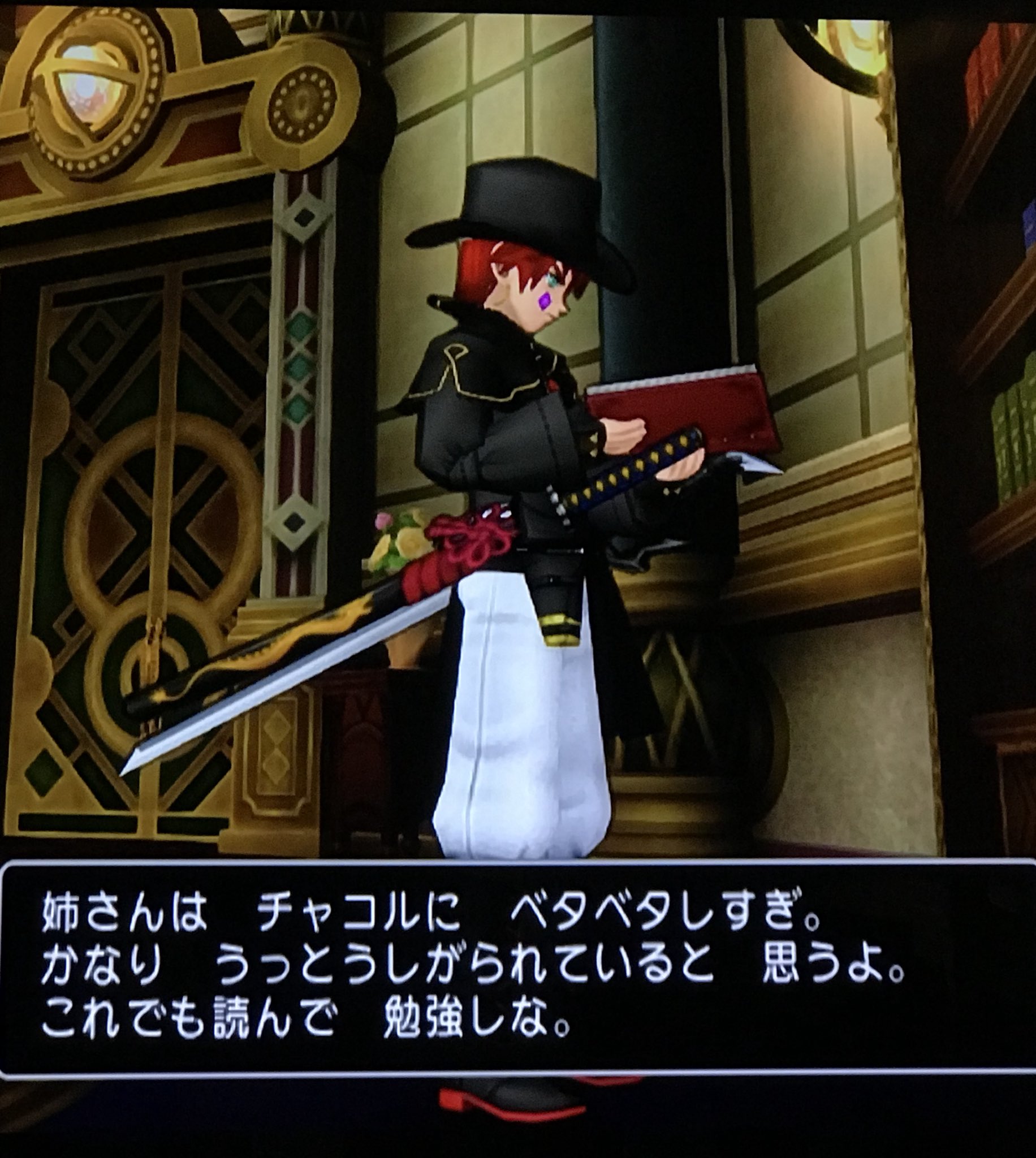Click the dialogue box at the bottom
Viewport: 1036px width, 1158px height.
click(512, 967)
